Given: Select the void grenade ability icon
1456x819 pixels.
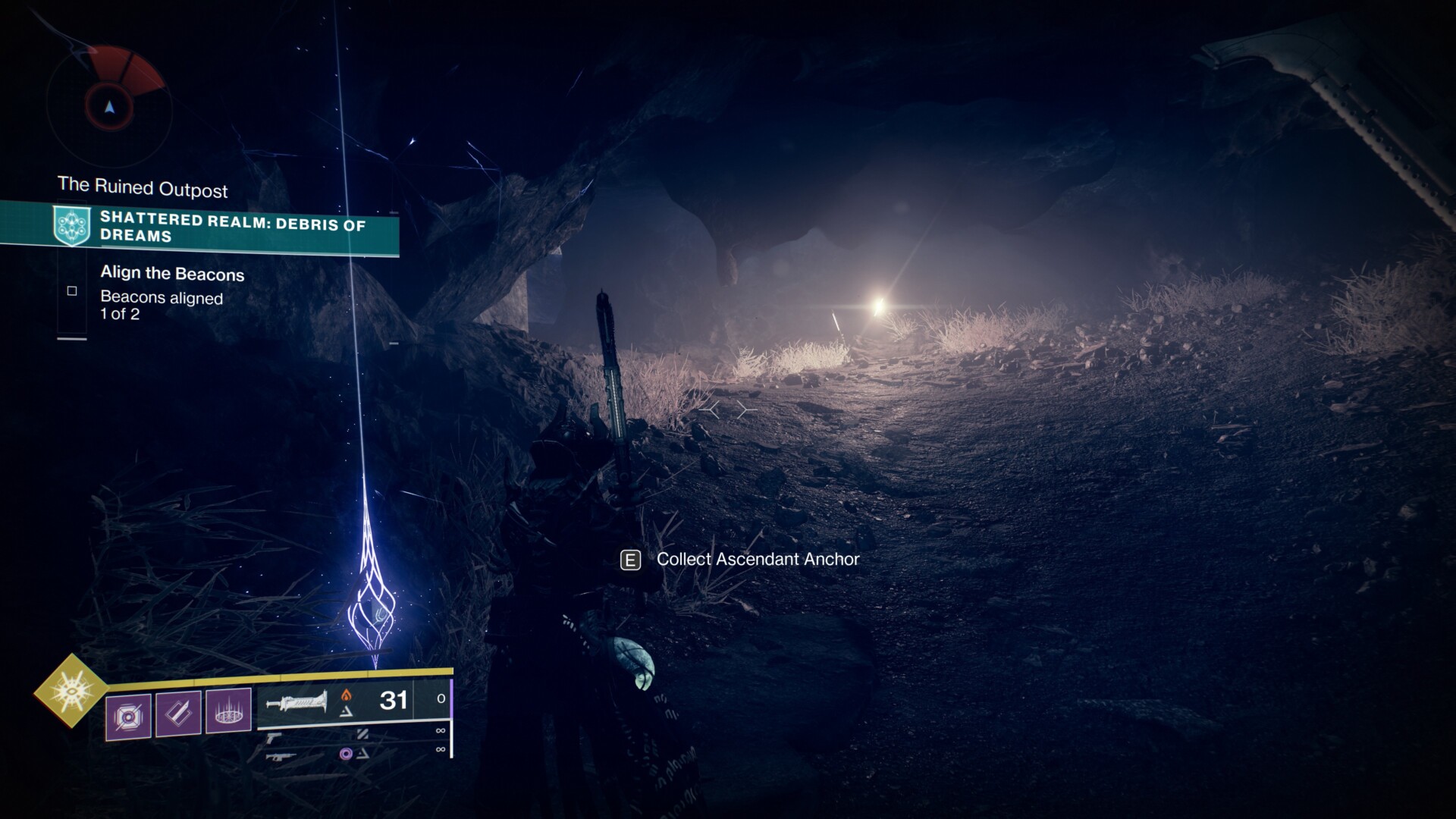Looking at the screenshot, I should (x=128, y=715).
